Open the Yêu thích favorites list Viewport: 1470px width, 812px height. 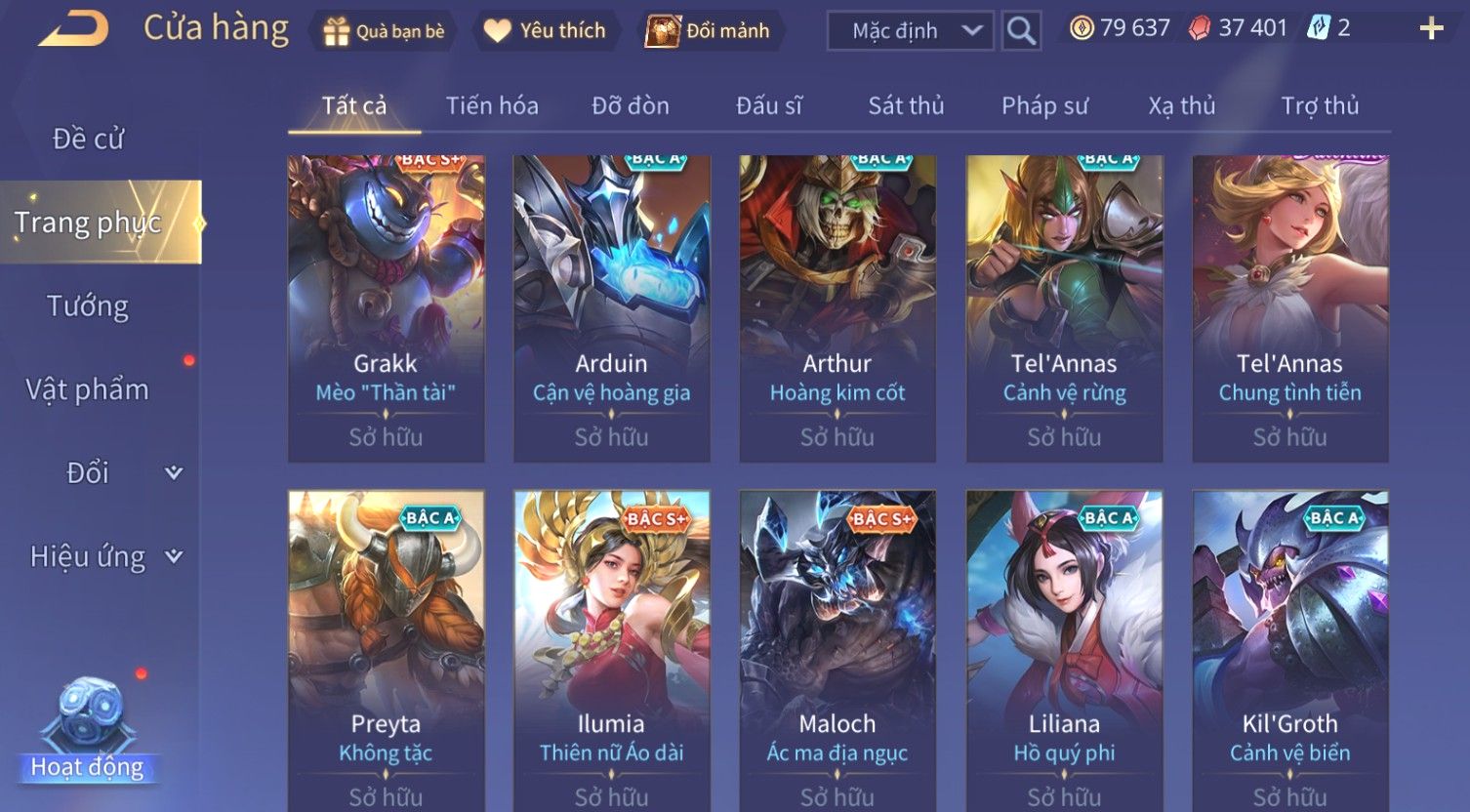(x=545, y=31)
